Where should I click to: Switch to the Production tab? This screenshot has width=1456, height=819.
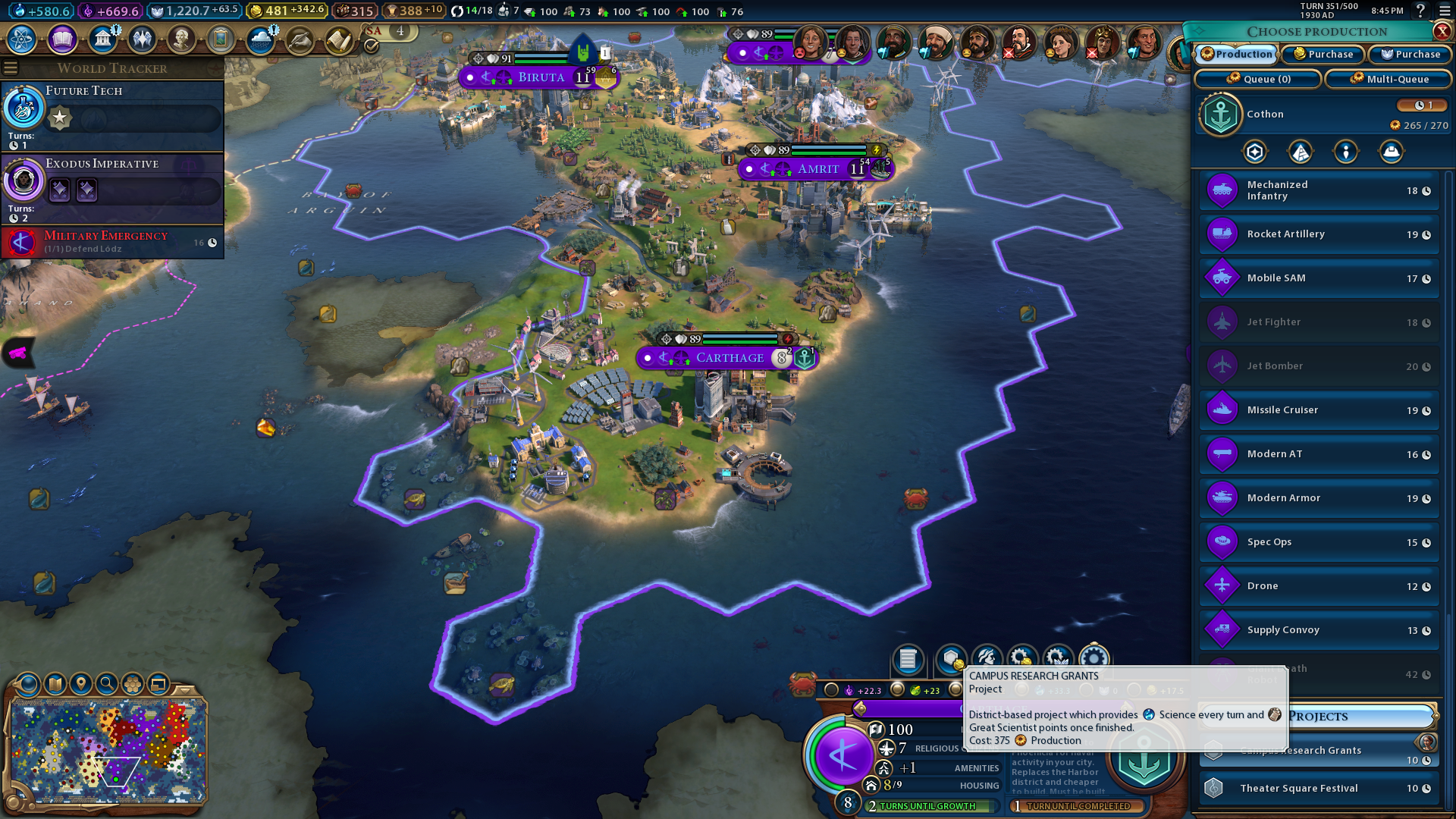click(x=1237, y=55)
